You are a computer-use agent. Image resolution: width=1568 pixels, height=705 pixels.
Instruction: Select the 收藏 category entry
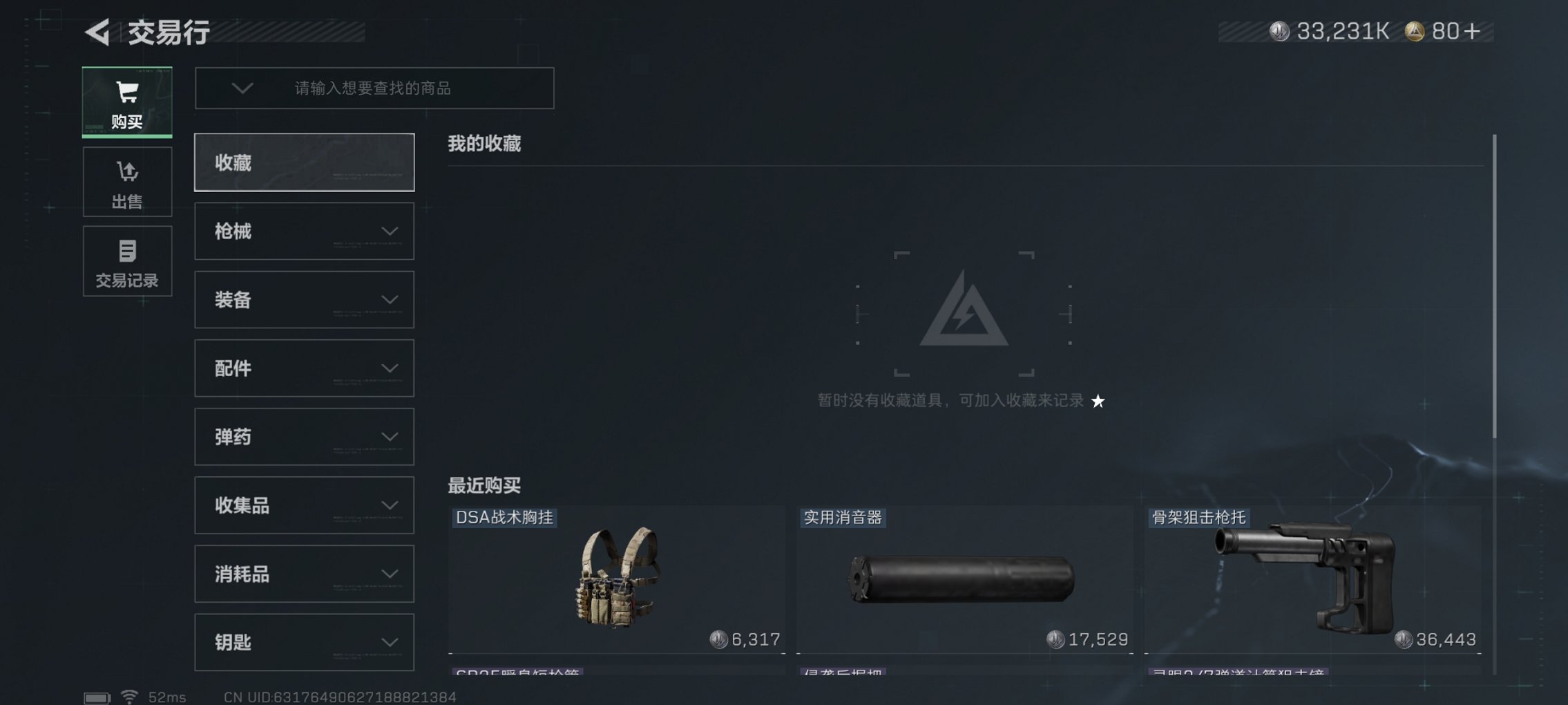pos(304,162)
